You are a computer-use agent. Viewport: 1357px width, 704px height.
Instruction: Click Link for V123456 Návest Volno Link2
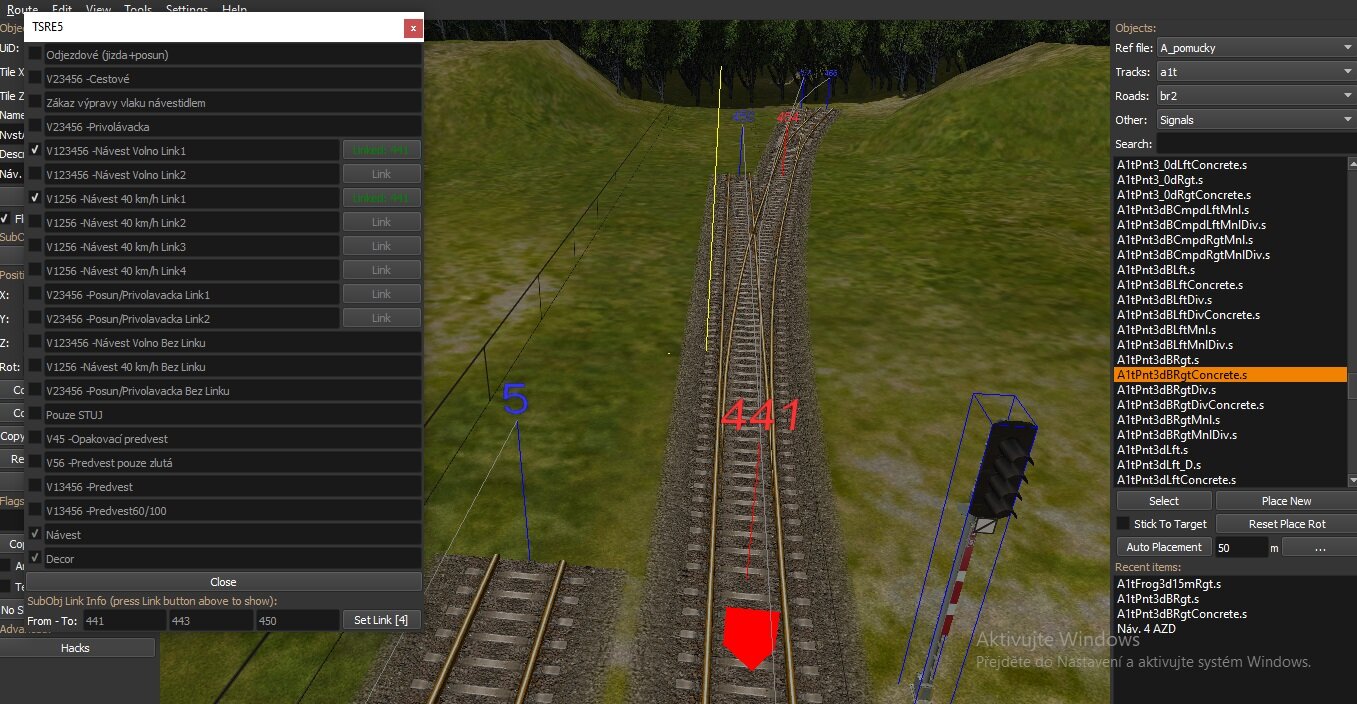(381, 174)
